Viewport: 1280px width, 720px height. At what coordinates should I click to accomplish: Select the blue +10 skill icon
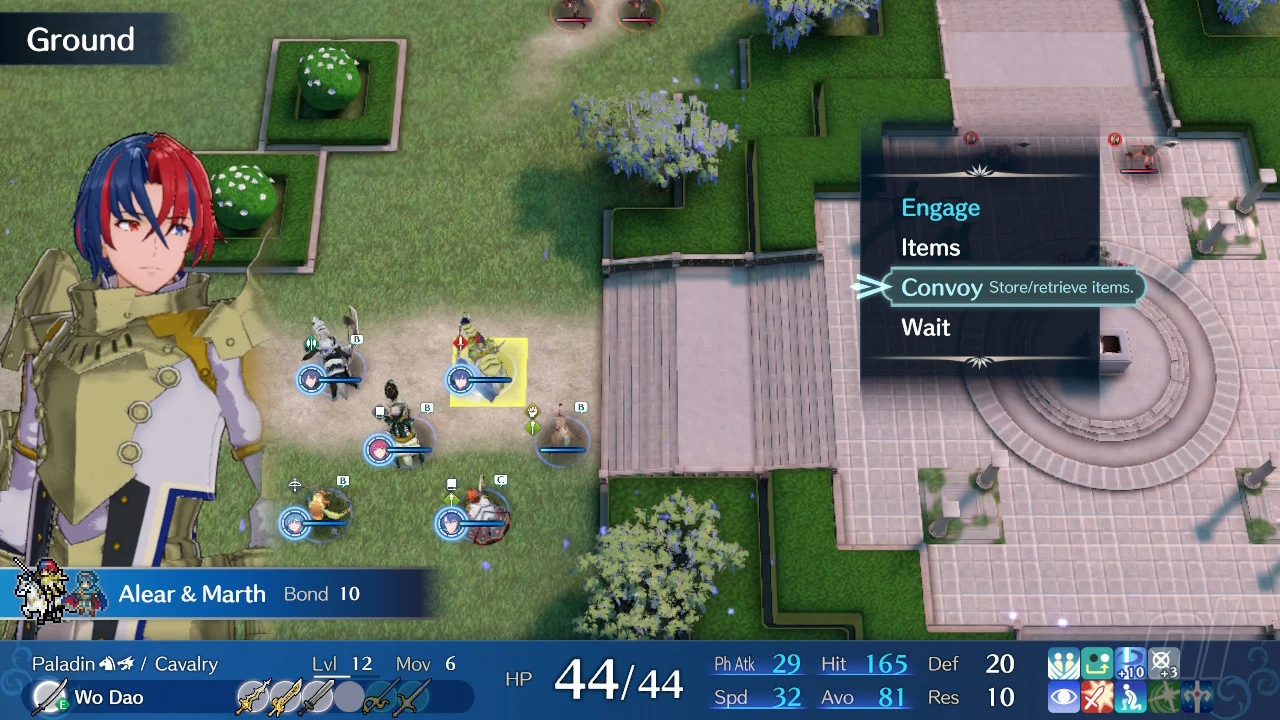point(1130,664)
